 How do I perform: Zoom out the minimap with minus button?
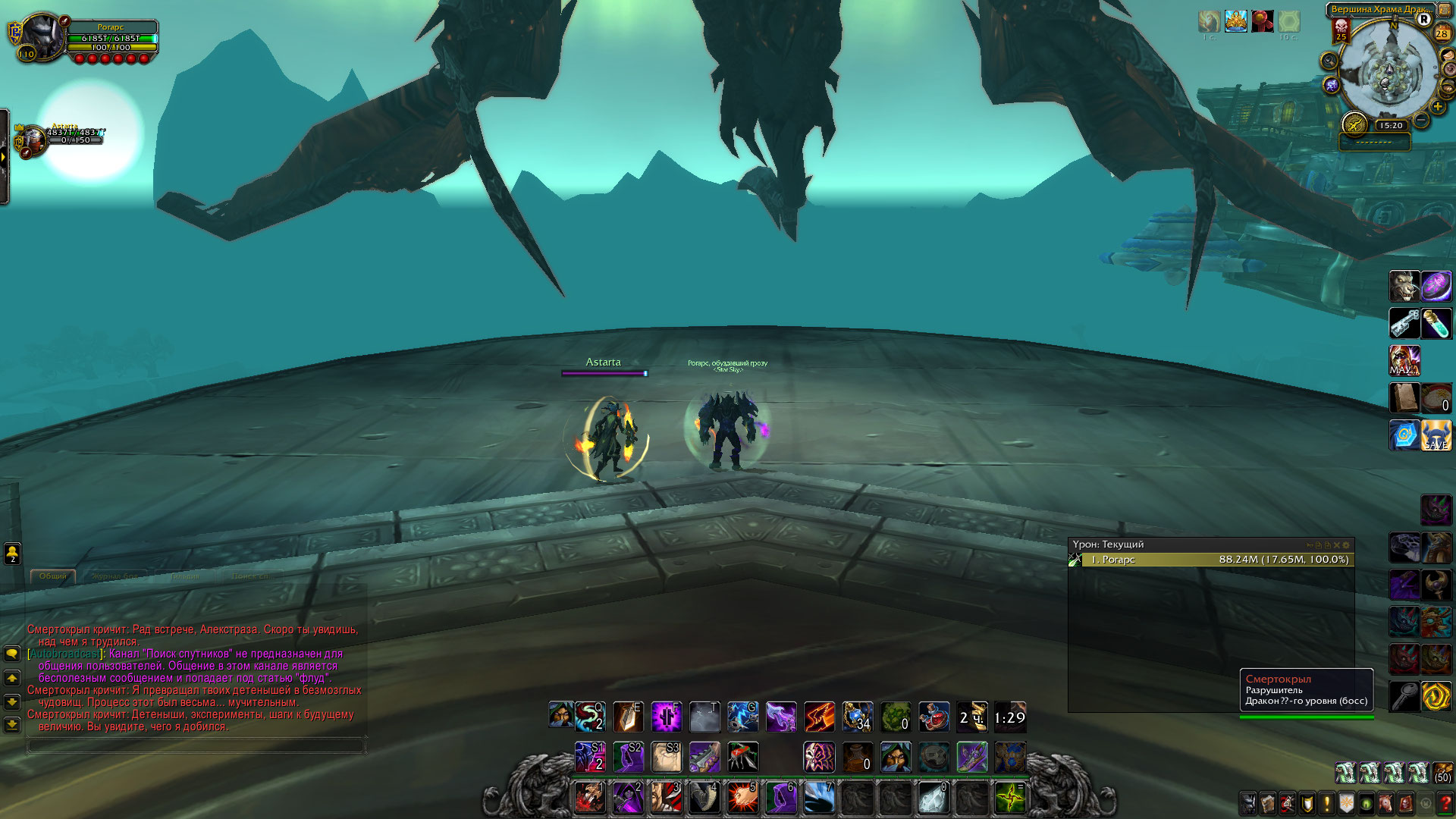(x=1422, y=121)
